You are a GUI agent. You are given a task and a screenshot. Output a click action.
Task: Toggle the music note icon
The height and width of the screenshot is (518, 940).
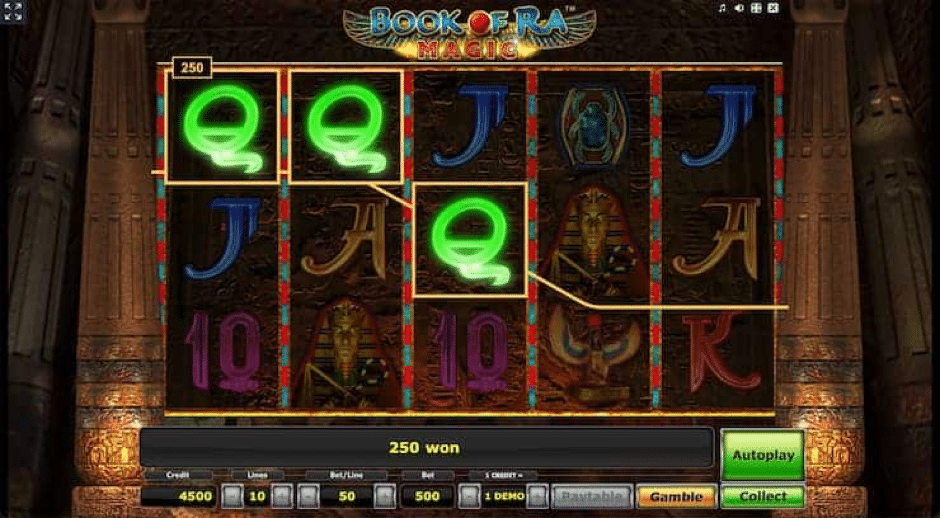pyautogui.click(x=722, y=8)
